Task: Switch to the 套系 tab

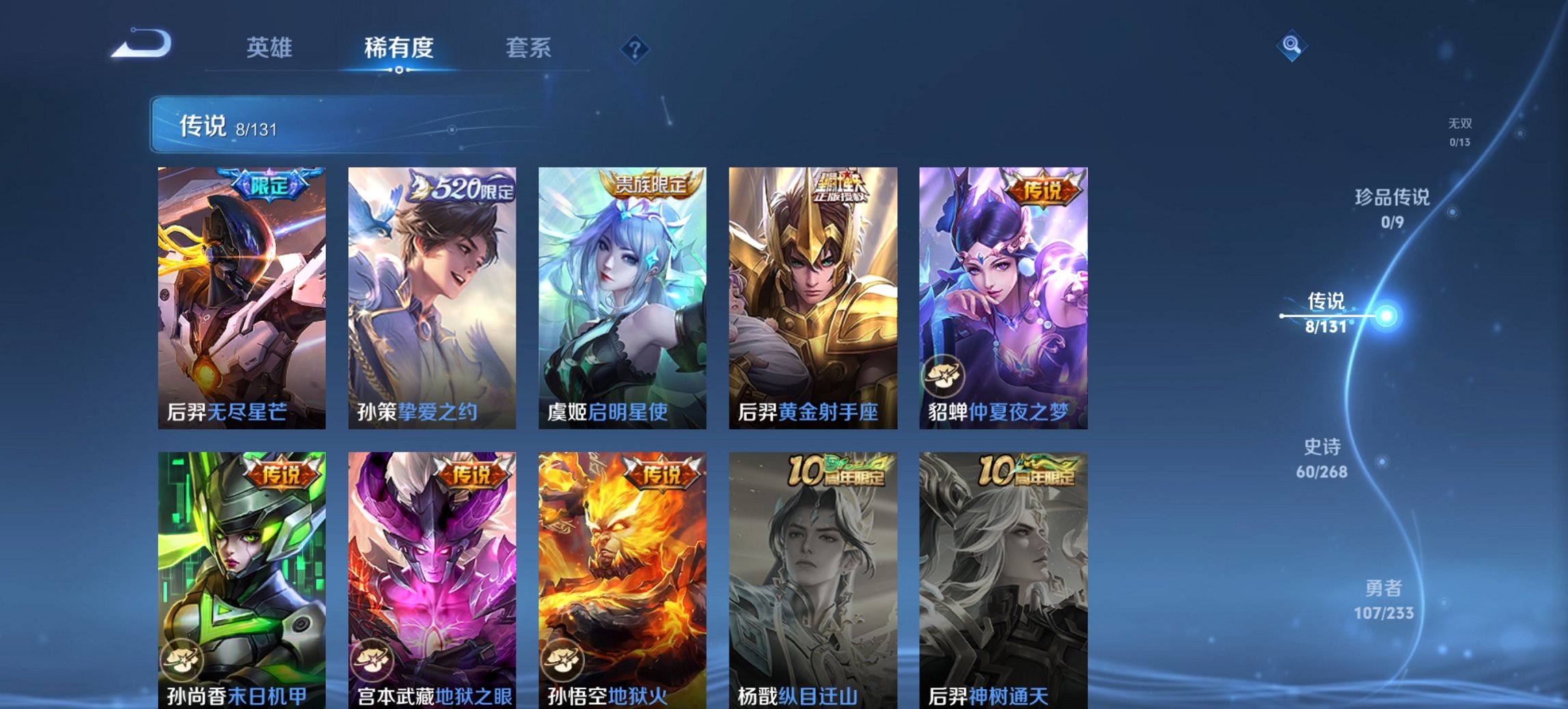Action: coord(528,48)
